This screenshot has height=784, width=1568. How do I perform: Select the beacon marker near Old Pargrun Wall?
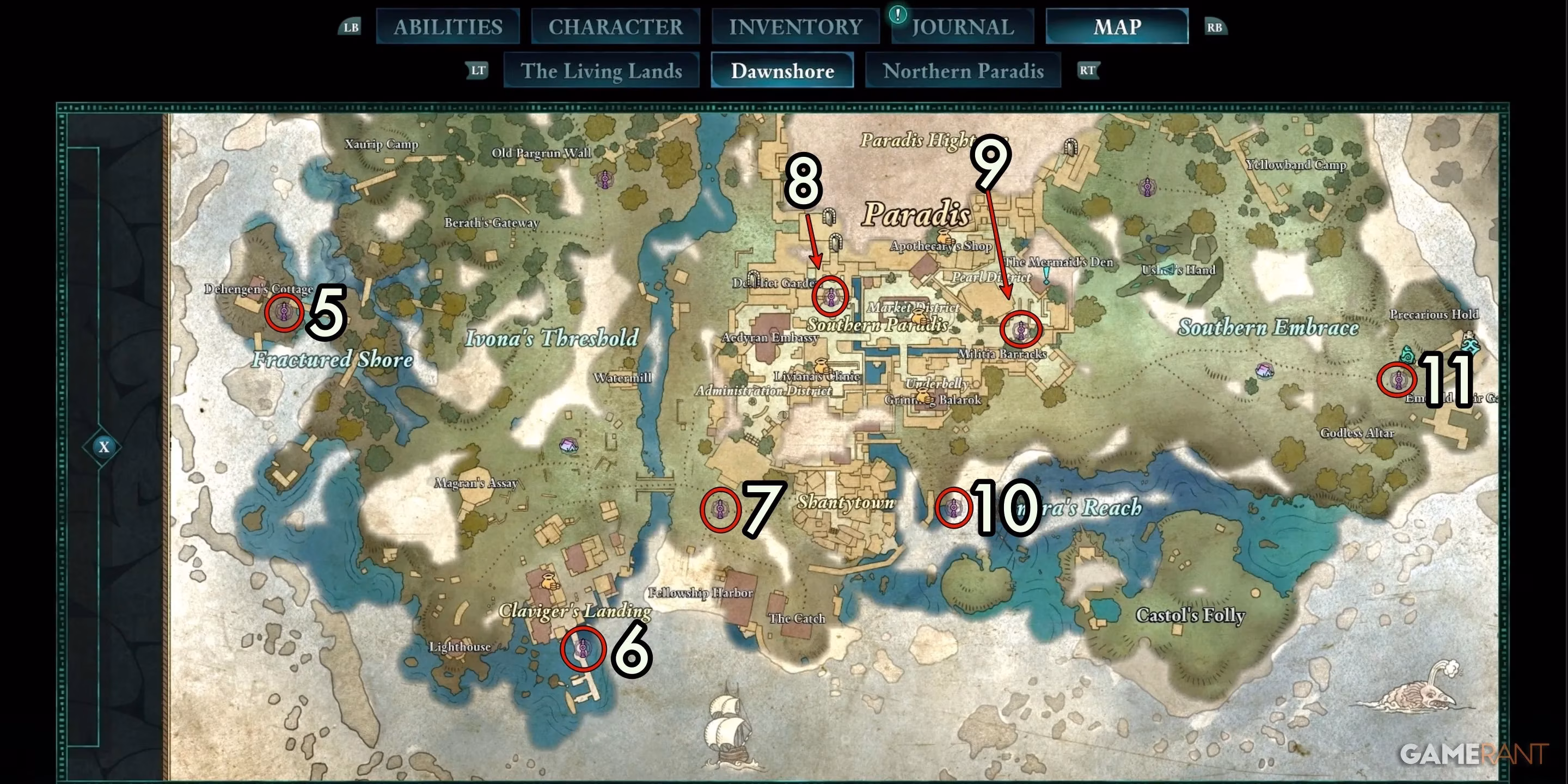[604, 180]
